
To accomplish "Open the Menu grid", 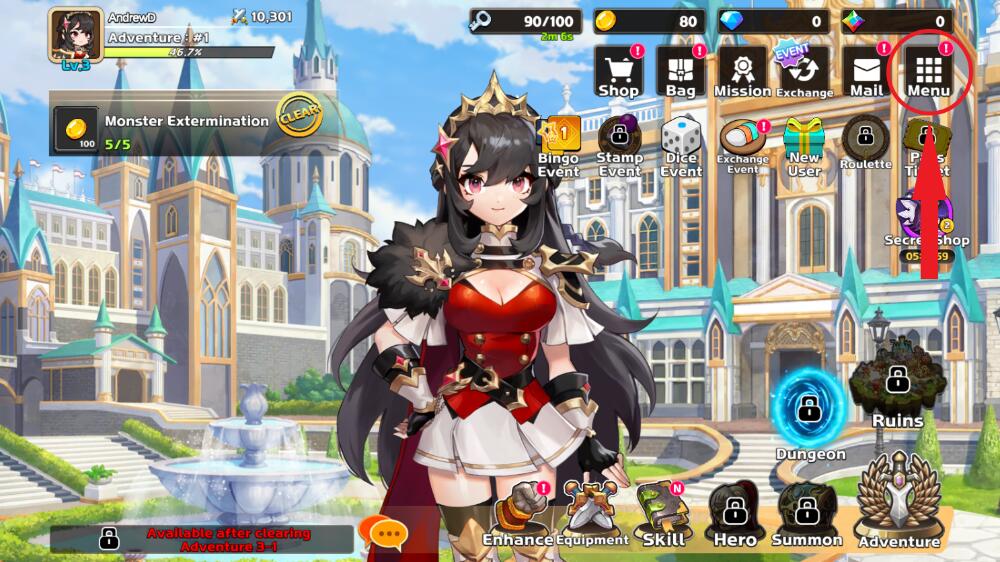I will pos(929,72).
